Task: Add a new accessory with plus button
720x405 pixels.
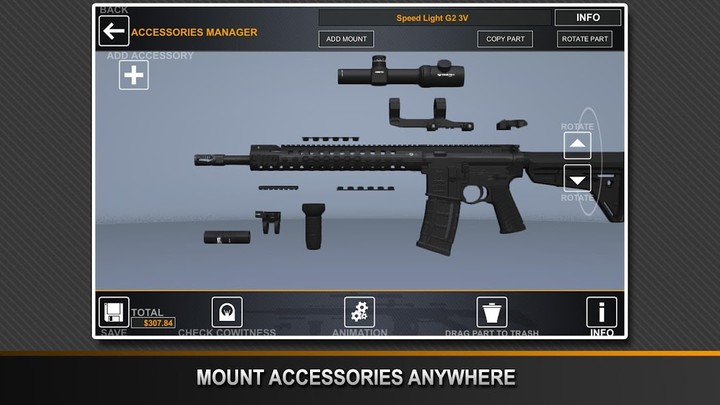Action: click(x=134, y=75)
